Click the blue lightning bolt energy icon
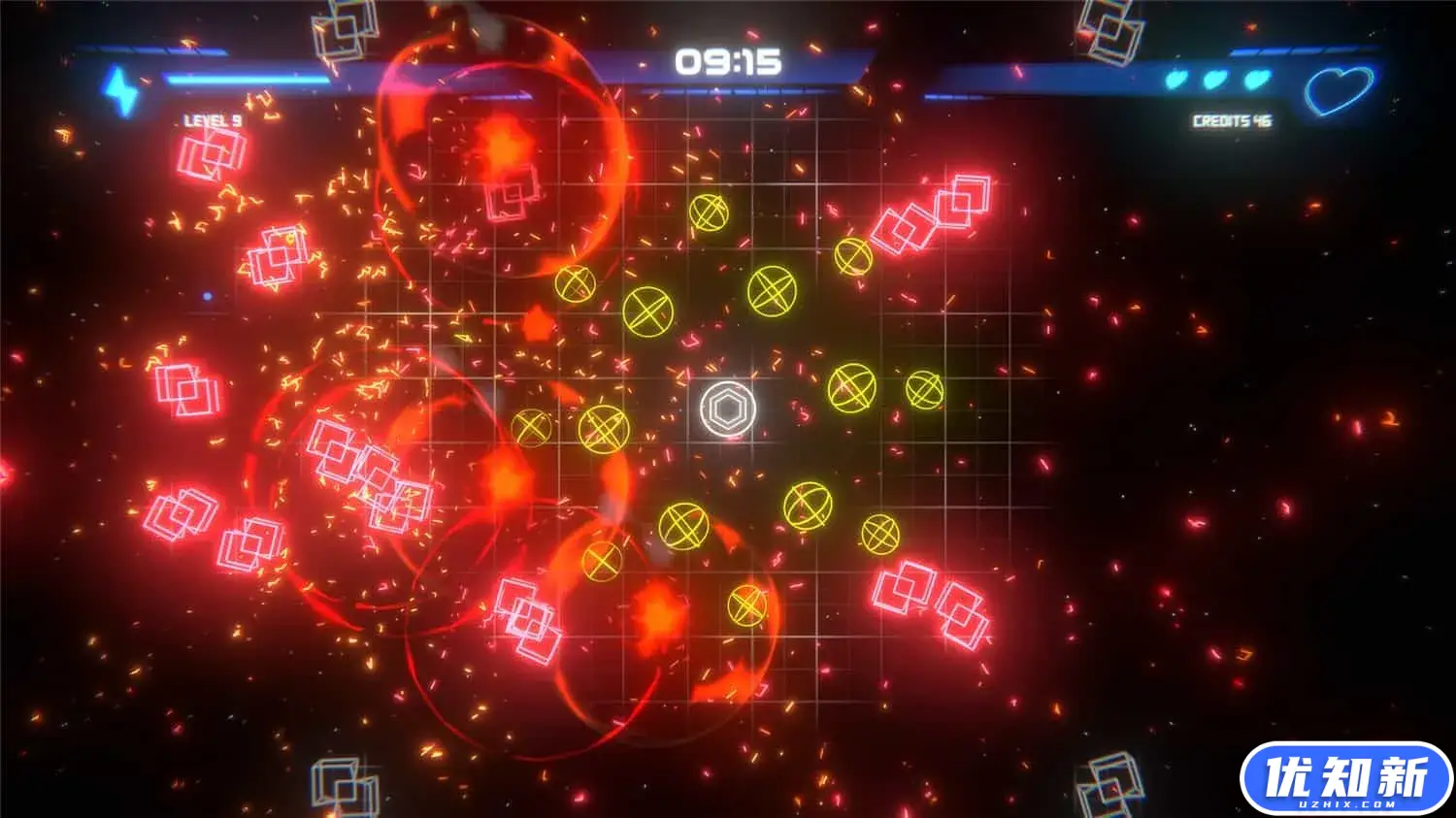Image resolution: width=1456 pixels, height=818 pixels. (x=121, y=90)
